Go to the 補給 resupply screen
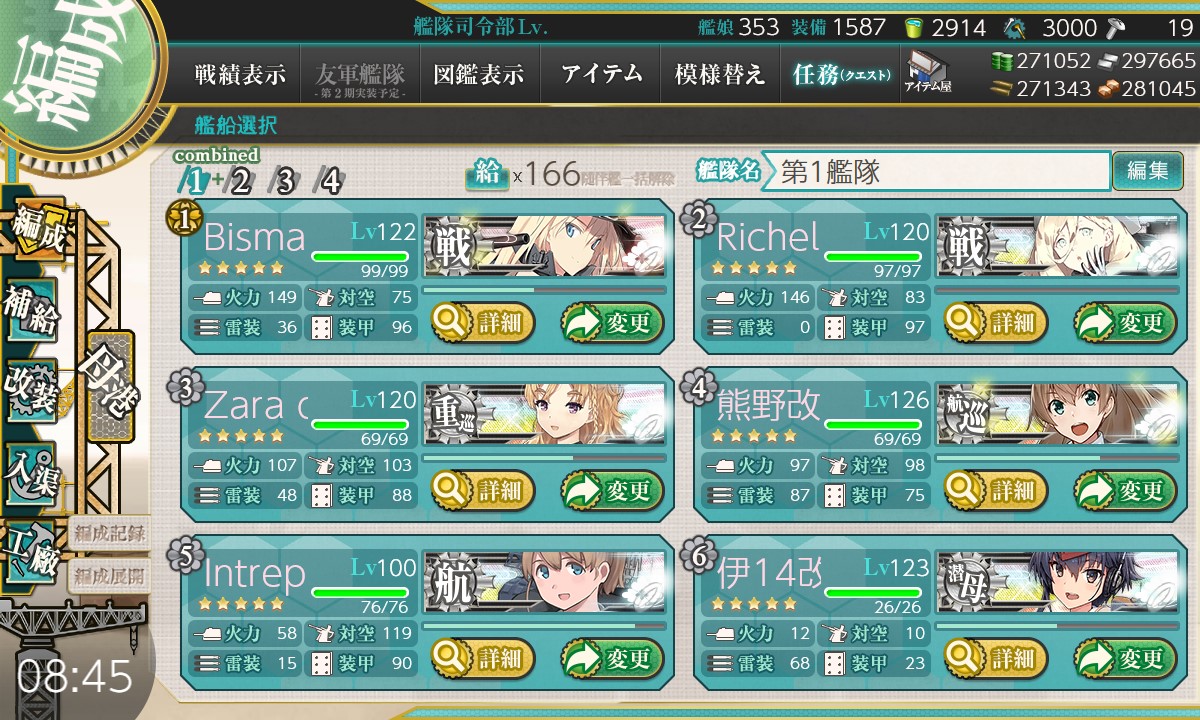The image size is (1200, 720). coord(32,310)
